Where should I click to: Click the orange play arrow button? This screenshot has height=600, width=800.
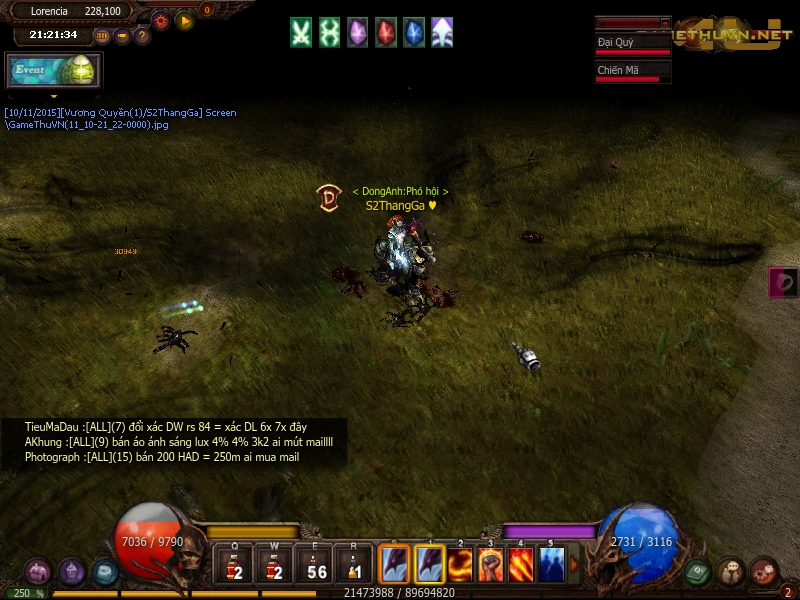184,20
